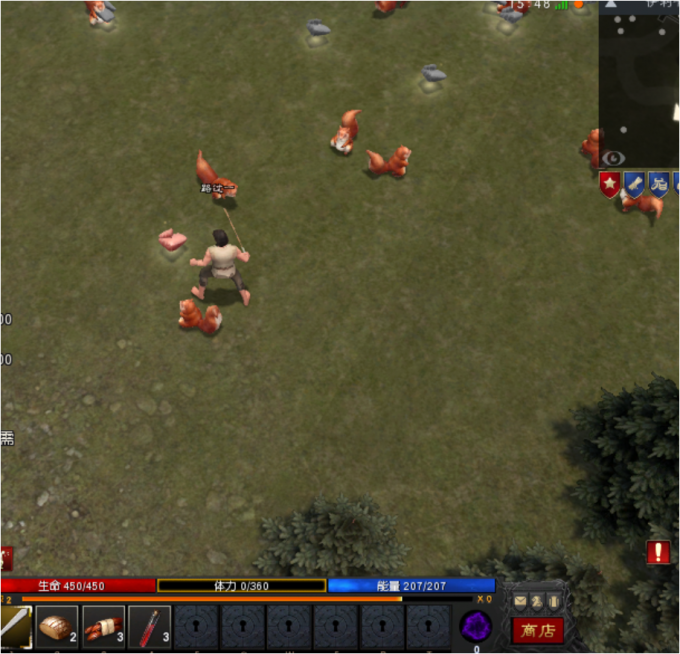Open the 商店 shop button
This screenshot has width=680, height=654.
[x=537, y=630]
